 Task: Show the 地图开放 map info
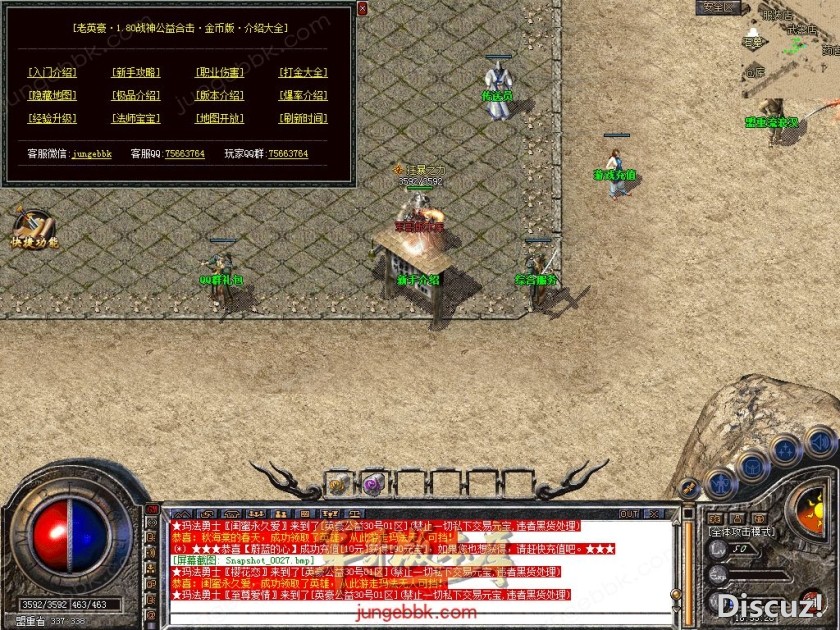[219, 119]
